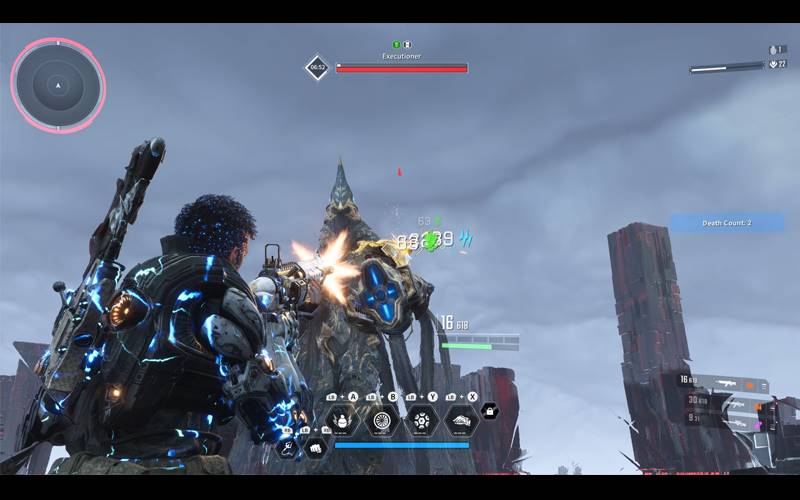Click the locked ability slot padlock
Image resolution: width=800 pixels, height=500 pixels.
coord(490,411)
